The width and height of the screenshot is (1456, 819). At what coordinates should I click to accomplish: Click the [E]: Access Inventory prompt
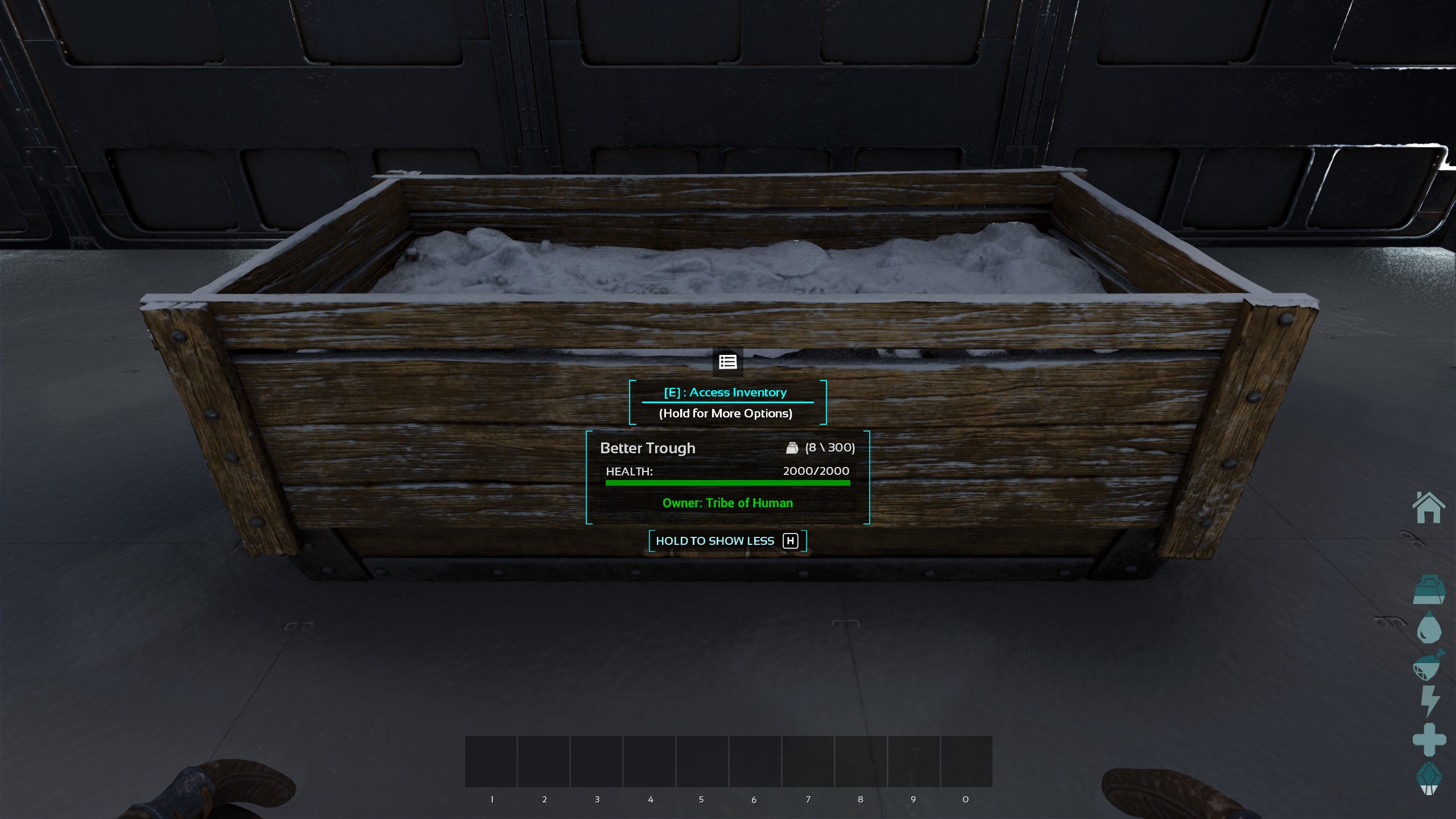[x=726, y=392]
